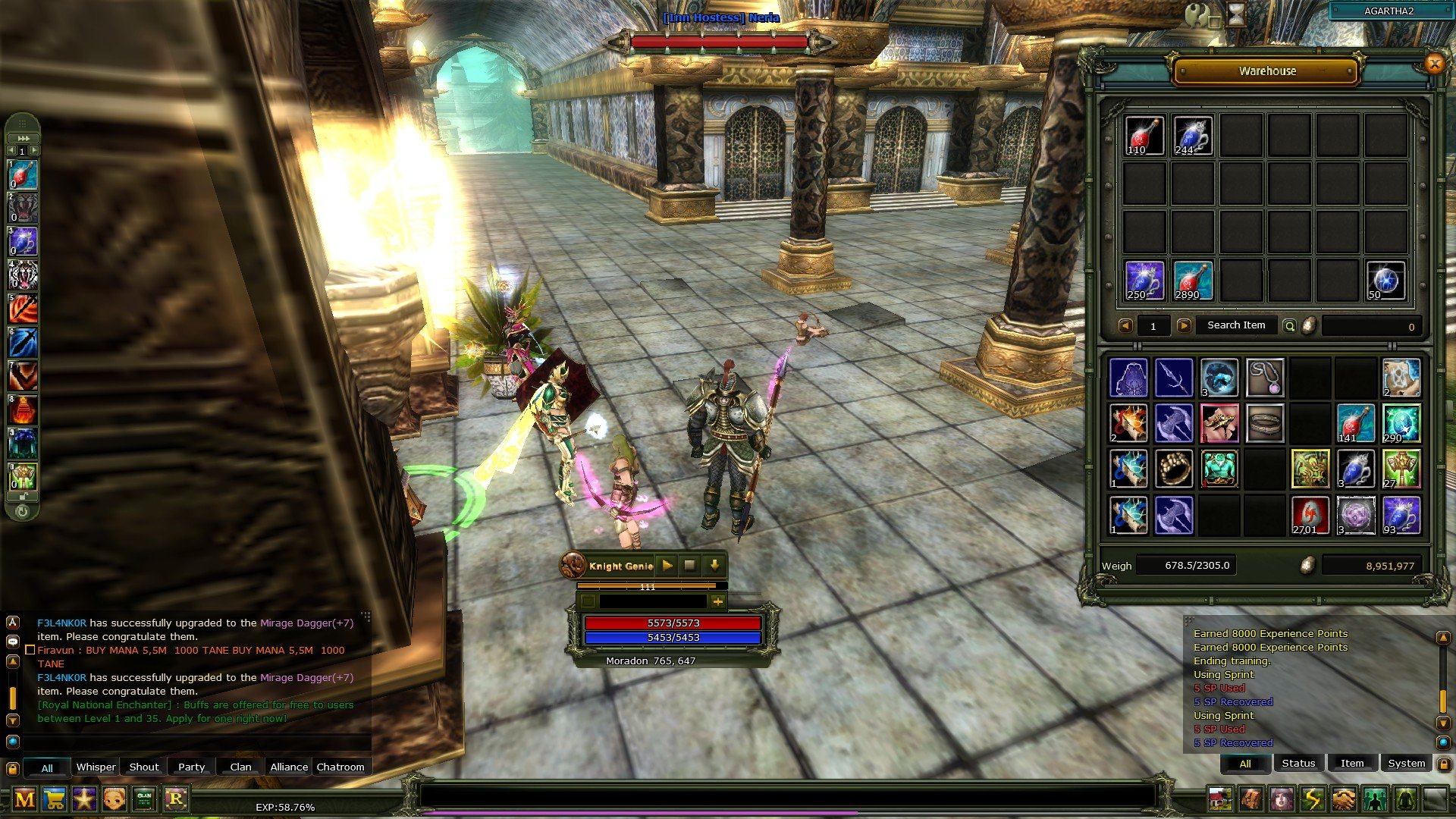Stop the Knight Genie
This screenshot has width=1456, height=819.
690,566
